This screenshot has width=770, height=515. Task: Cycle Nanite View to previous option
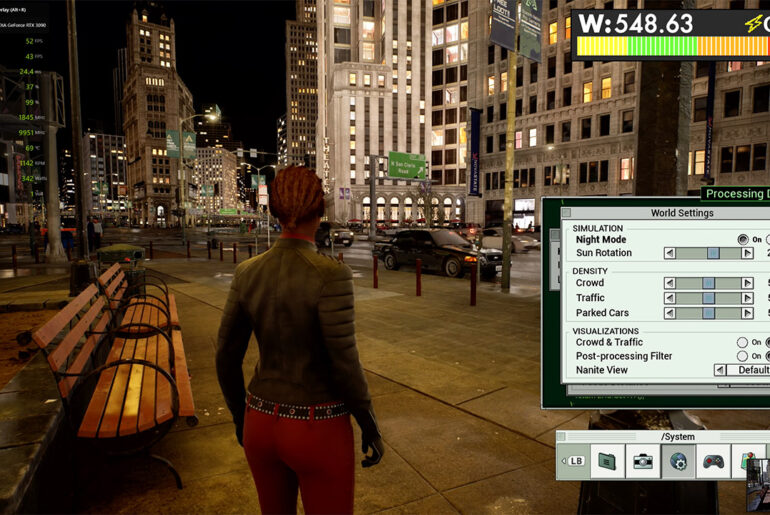(x=719, y=370)
